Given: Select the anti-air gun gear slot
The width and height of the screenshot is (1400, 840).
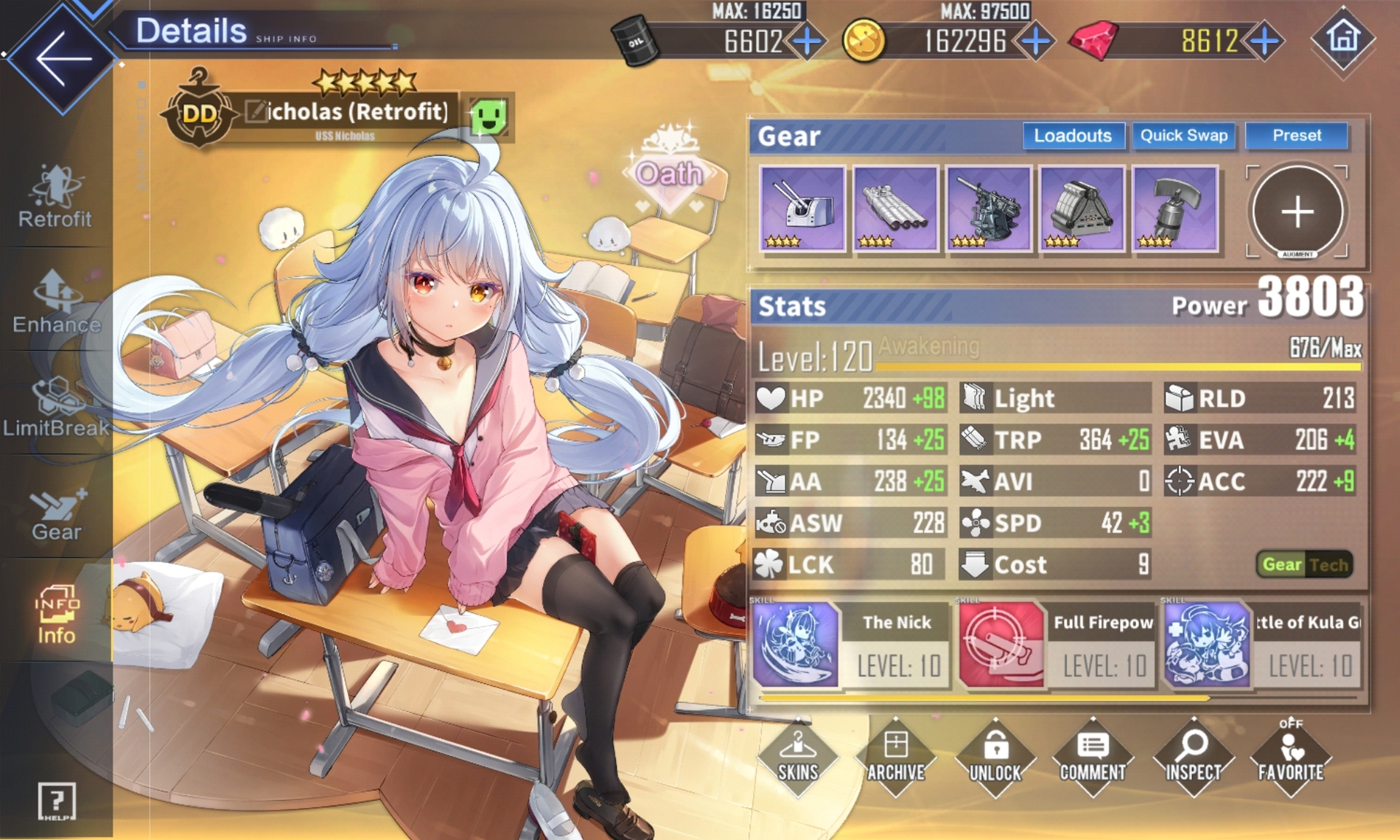Looking at the screenshot, I should (x=988, y=209).
